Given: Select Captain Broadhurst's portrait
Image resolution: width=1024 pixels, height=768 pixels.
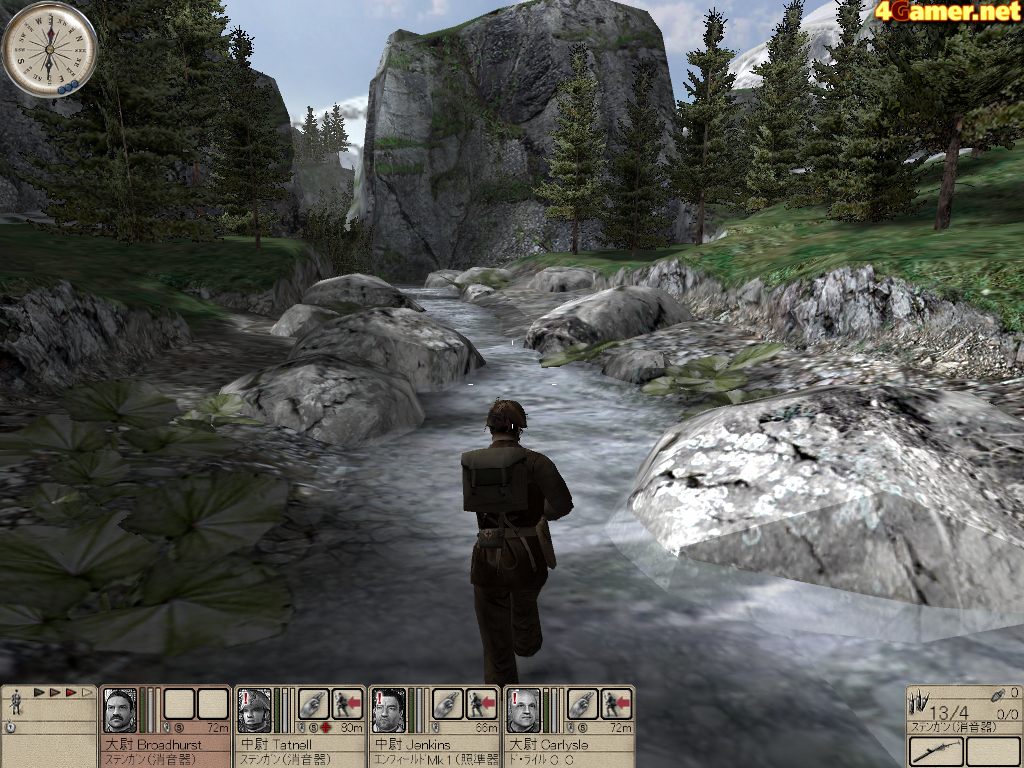Looking at the screenshot, I should coord(120,710).
